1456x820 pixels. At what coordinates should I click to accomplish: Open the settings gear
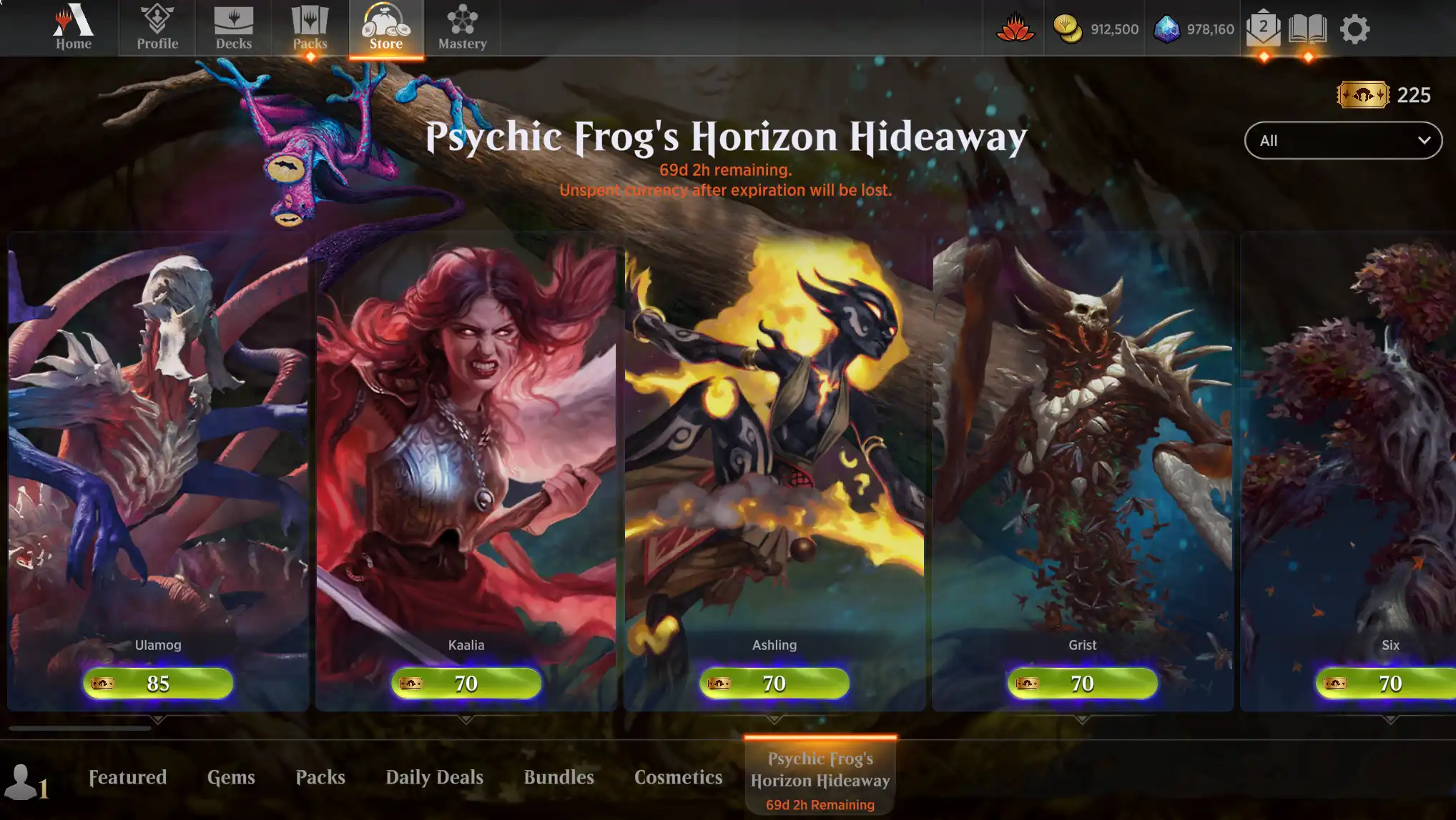pyautogui.click(x=1355, y=29)
